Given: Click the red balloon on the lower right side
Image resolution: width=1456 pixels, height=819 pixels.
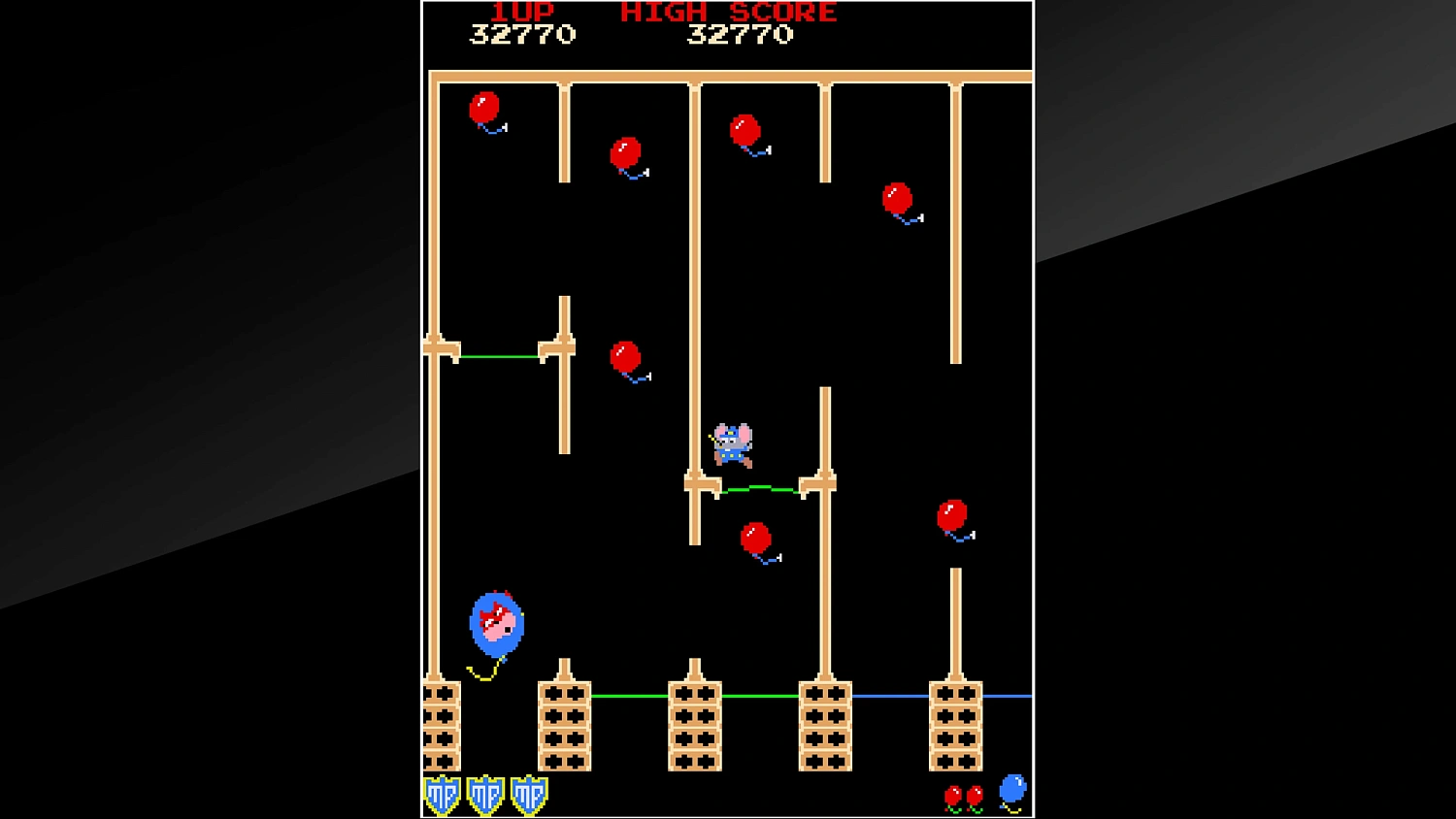Looking at the screenshot, I should click(952, 515).
